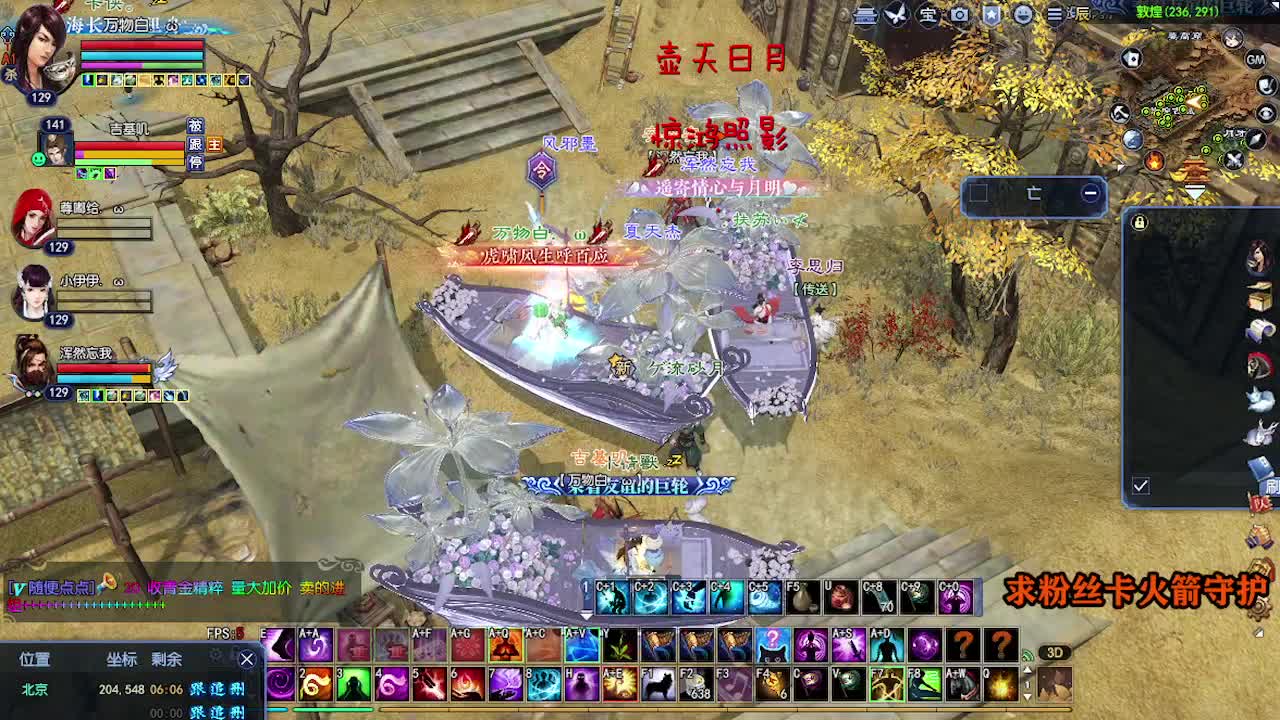Image resolution: width=1280 pixels, height=720 pixels.
Task: Click the white cat pet icon on the right
Action: [1258, 399]
